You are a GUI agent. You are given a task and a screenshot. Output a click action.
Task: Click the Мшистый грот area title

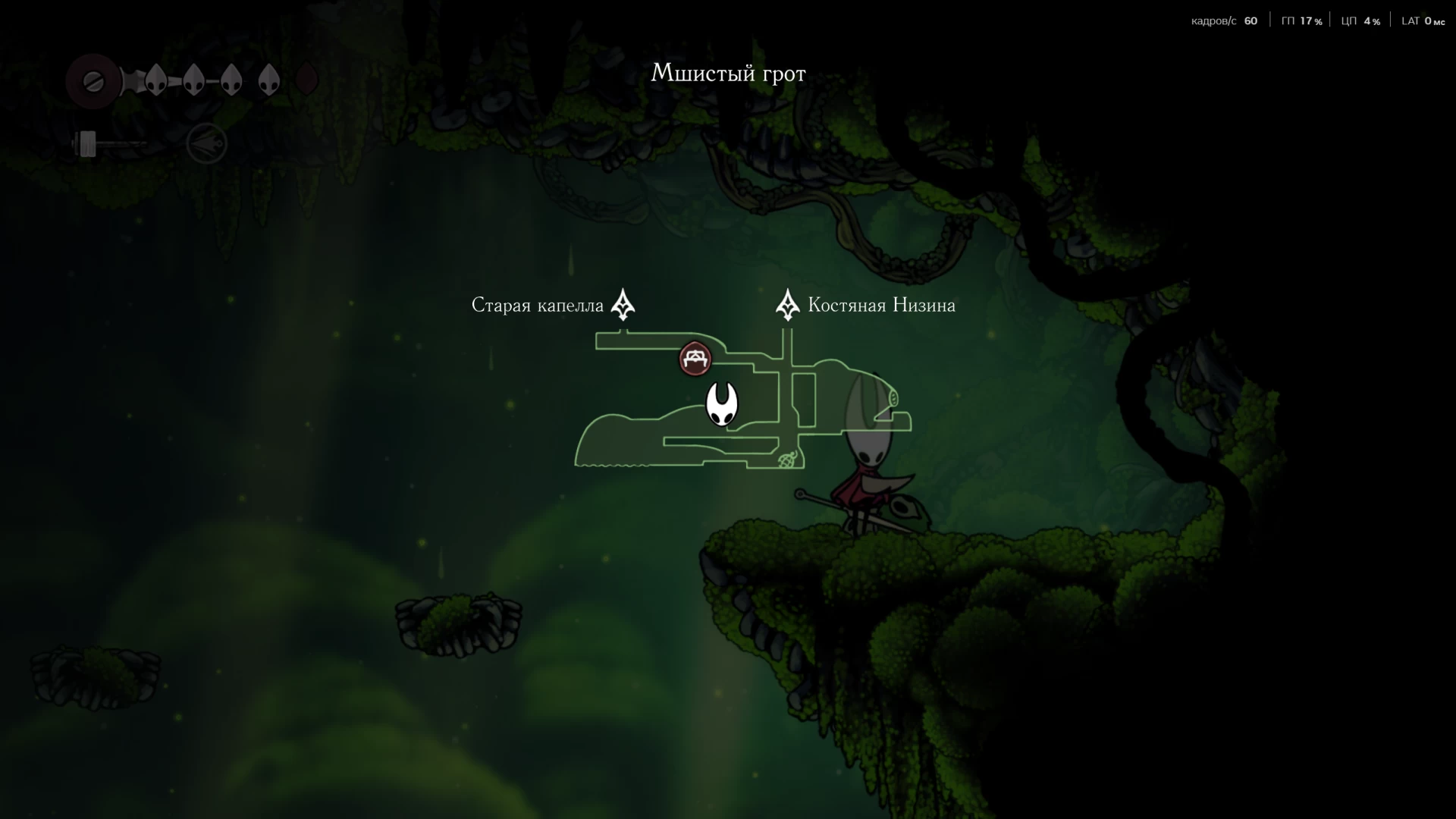click(728, 73)
